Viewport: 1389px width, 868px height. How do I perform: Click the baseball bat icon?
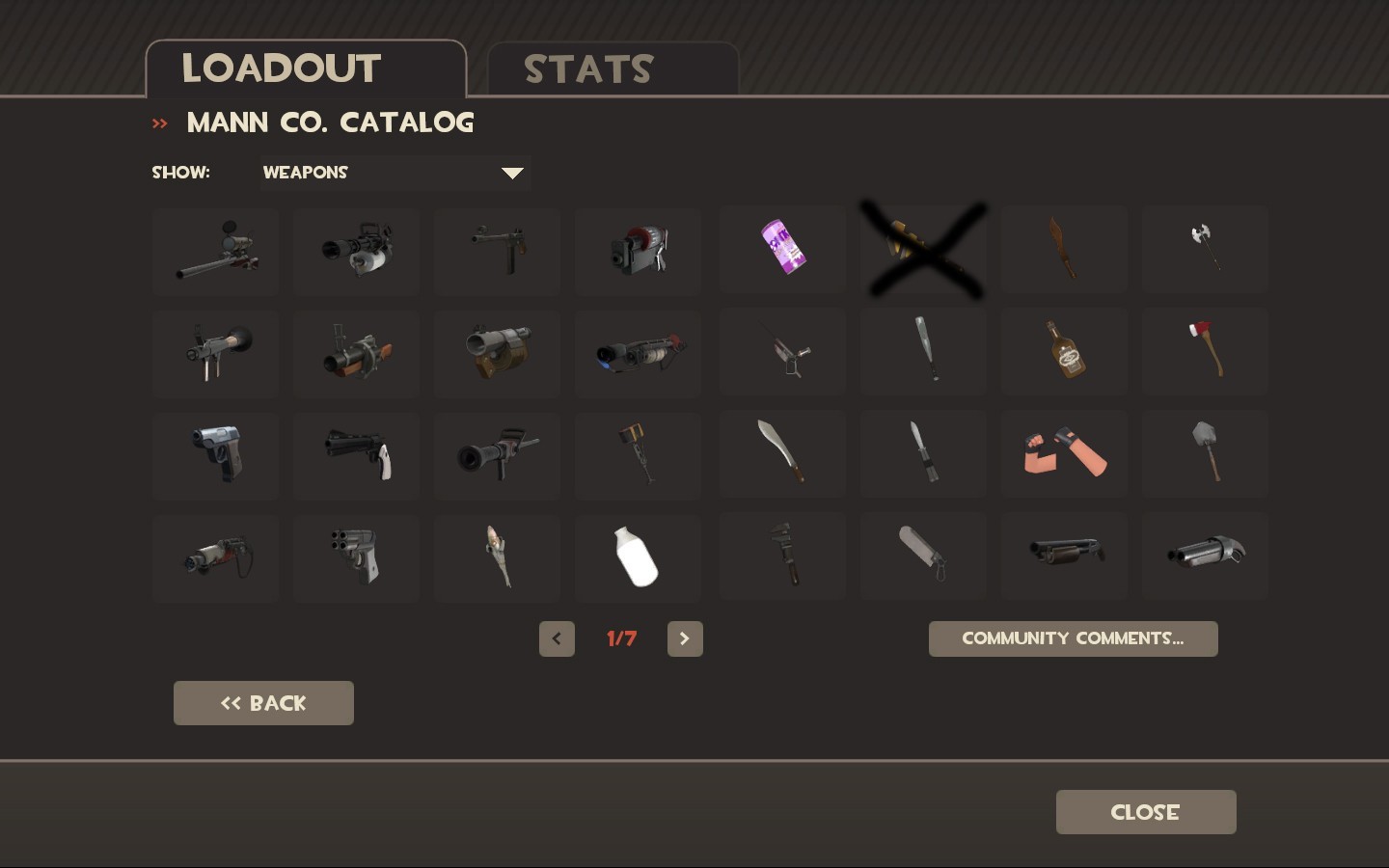pyautogui.click(x=923, y=351)
